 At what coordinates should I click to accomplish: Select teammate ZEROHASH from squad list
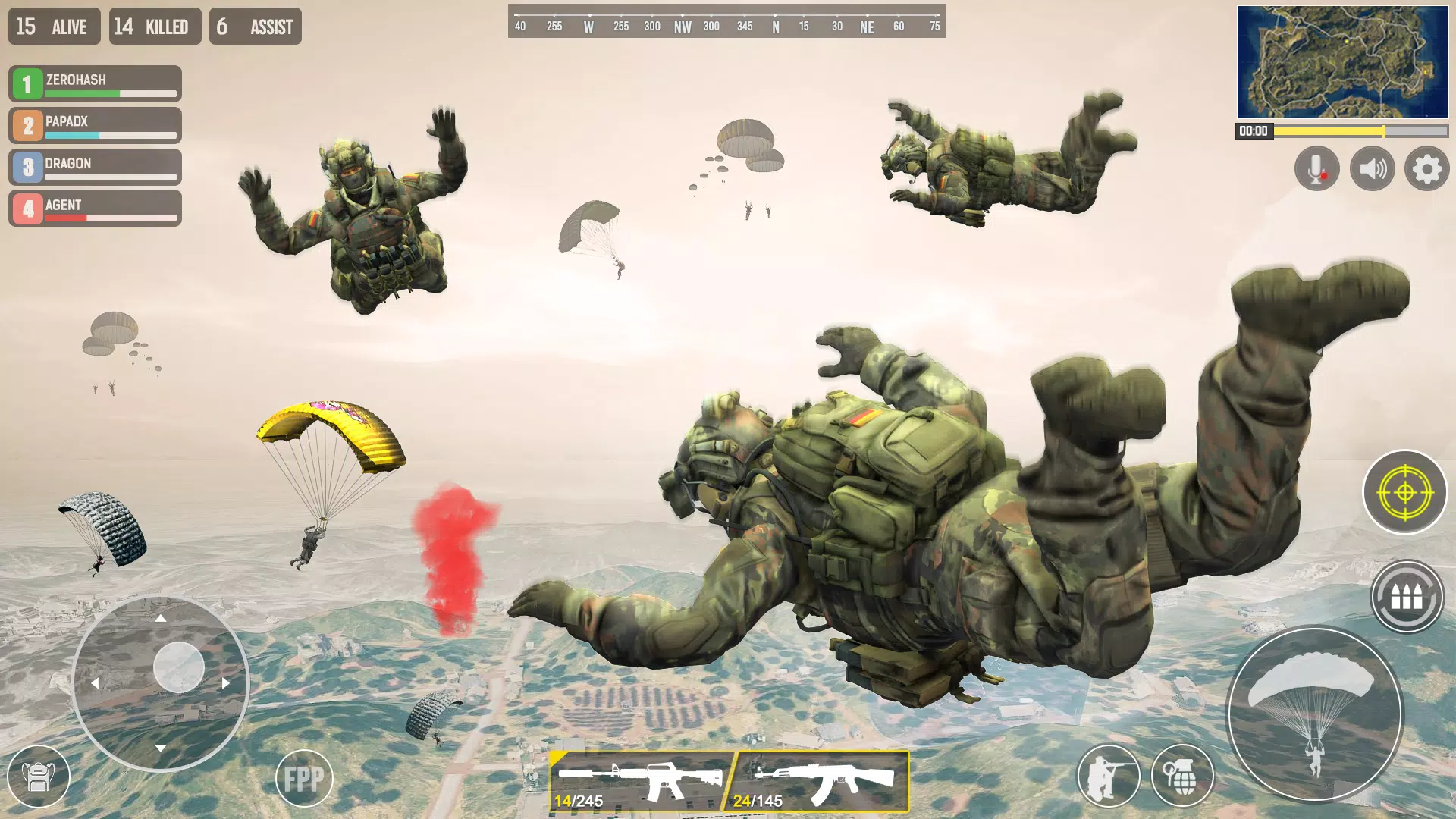click(94, 83)
